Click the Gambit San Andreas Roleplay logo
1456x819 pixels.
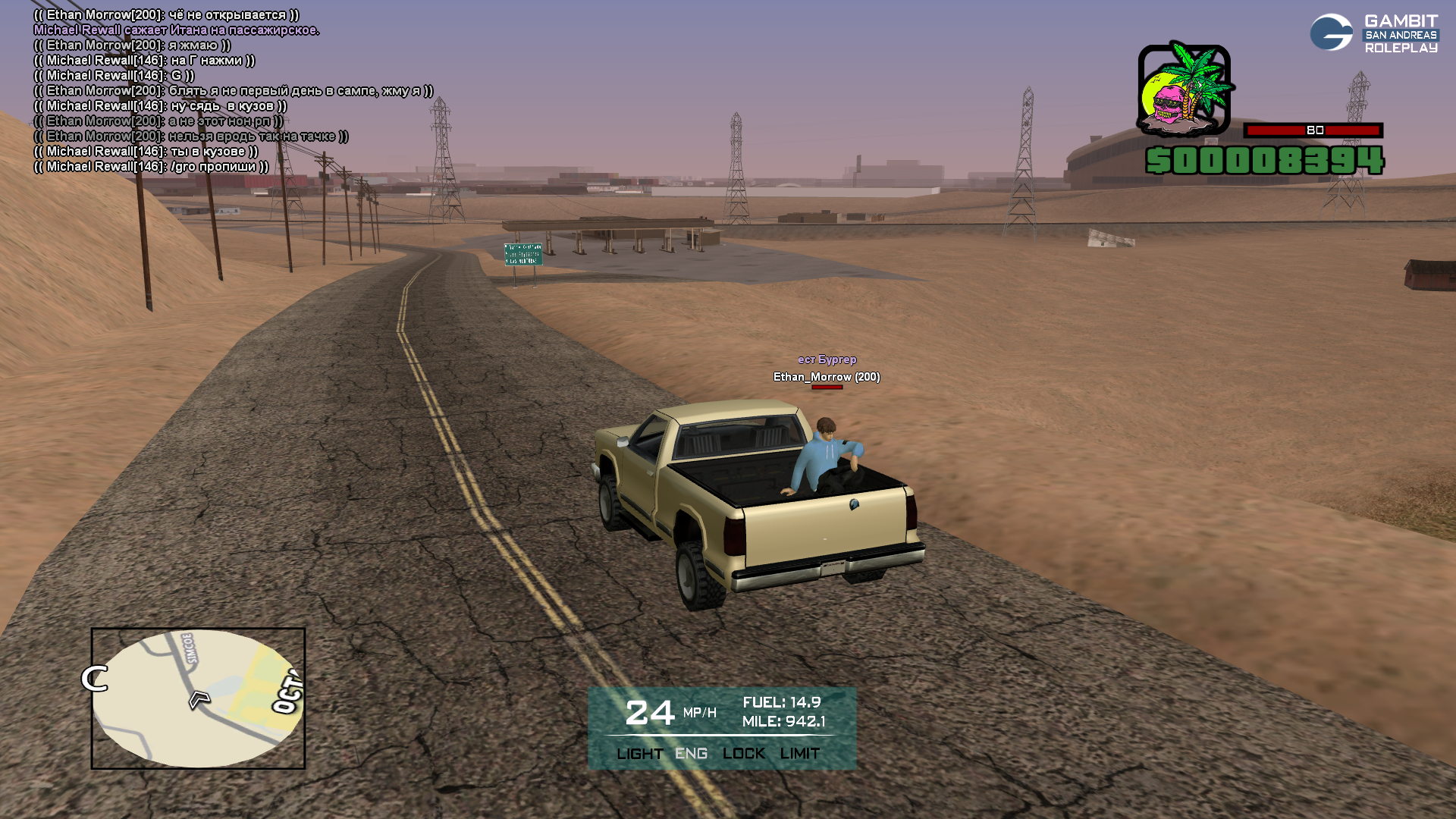(x=1373, y=33)
